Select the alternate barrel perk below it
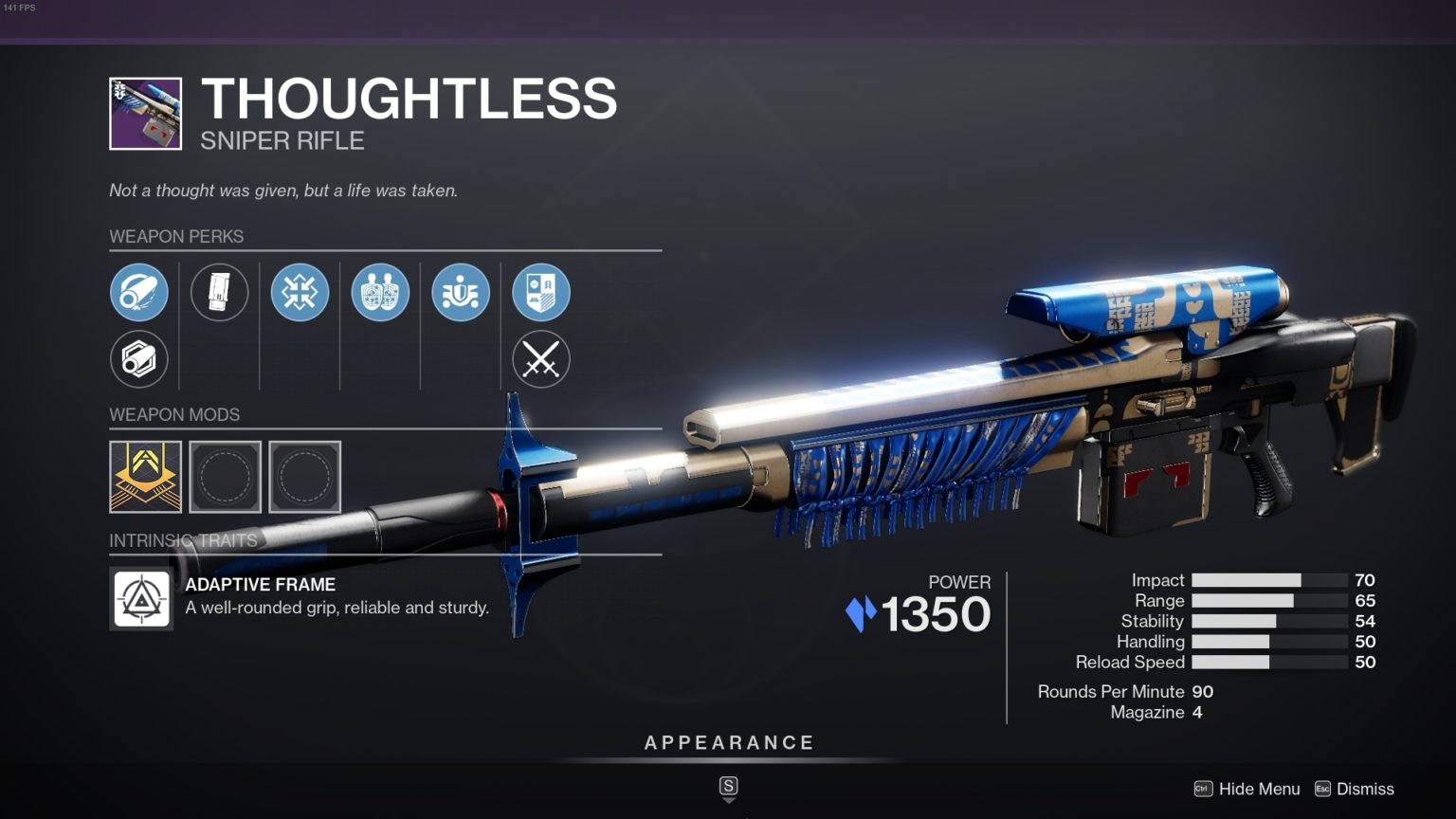1456x819 pixels. [x=140, y=359]
